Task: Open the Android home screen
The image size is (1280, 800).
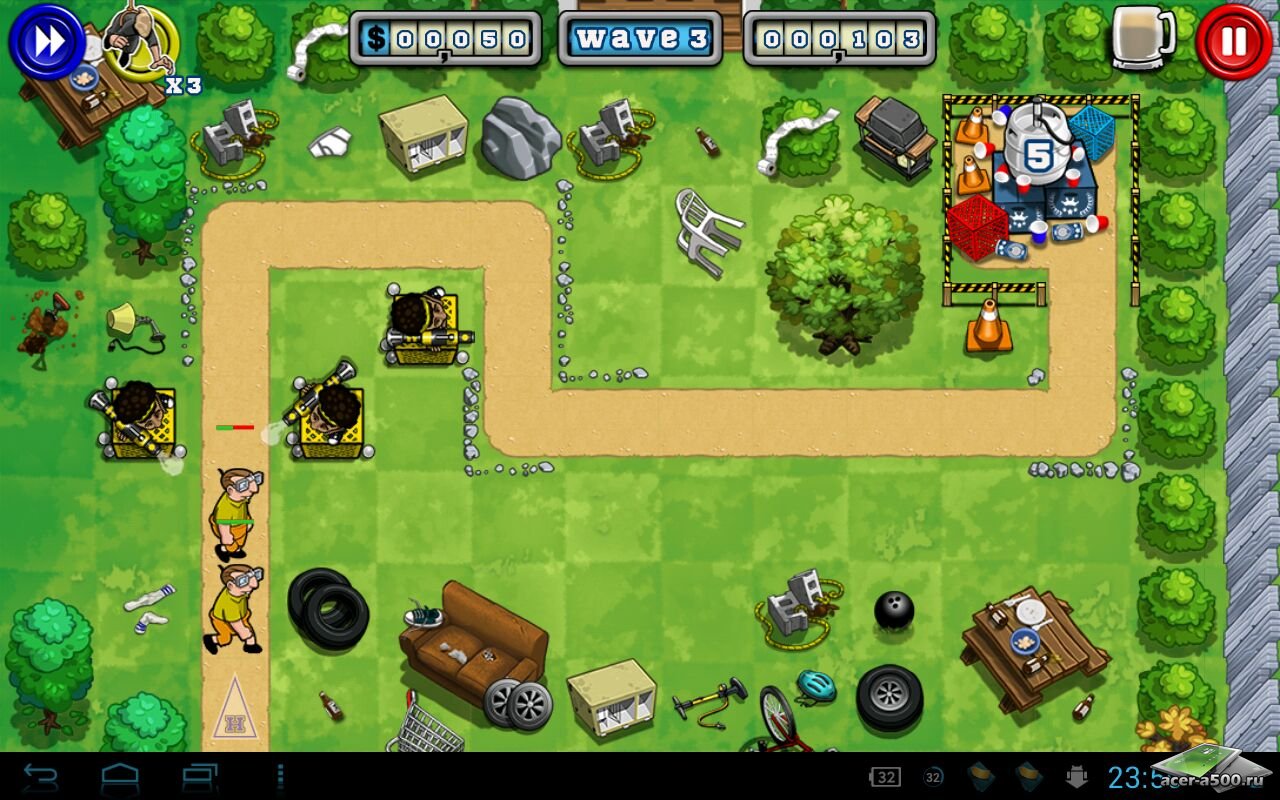Action: tap(120, 776)
